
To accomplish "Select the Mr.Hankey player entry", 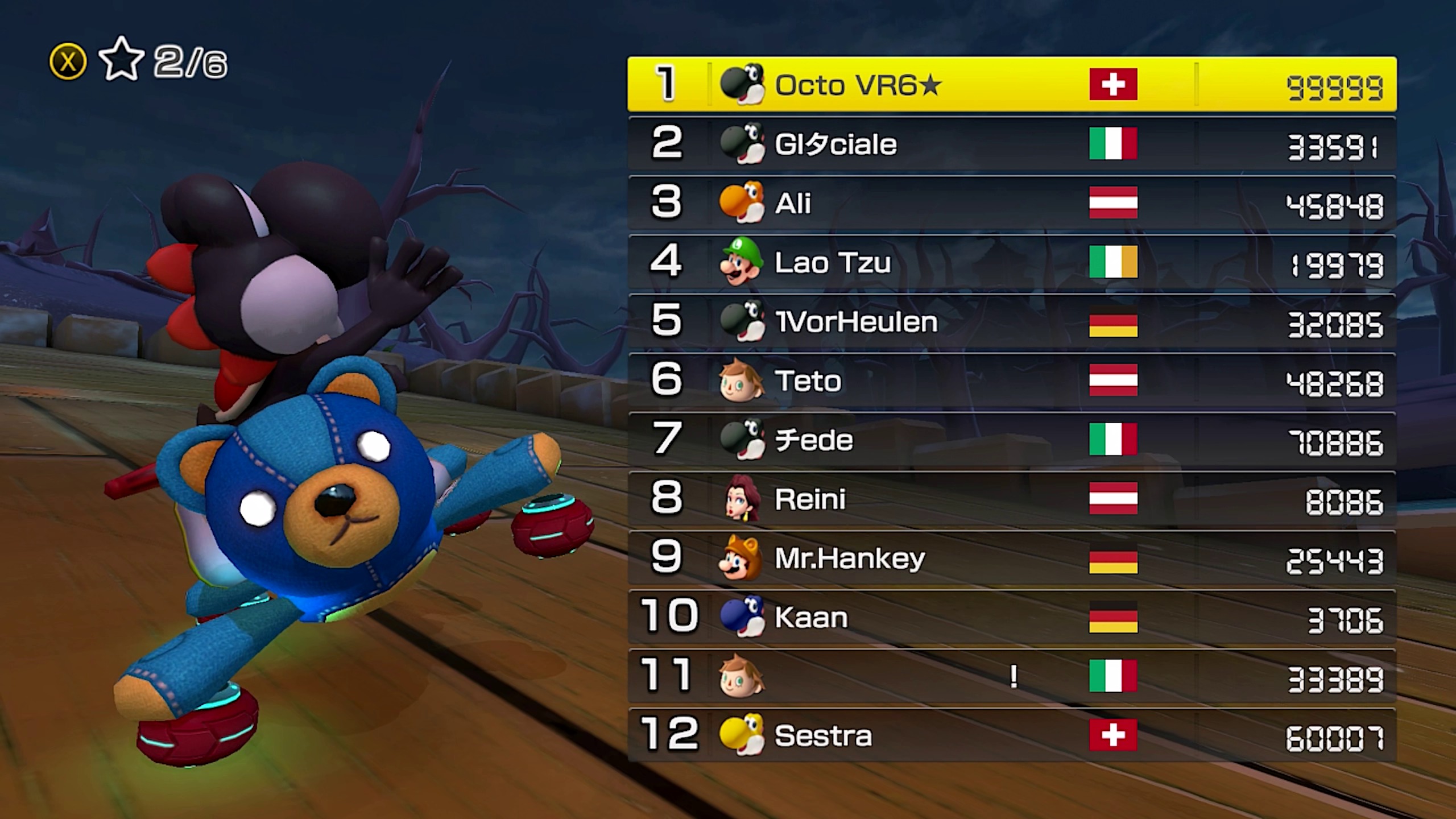I will pyautogui.click(x=1011, y=558).
